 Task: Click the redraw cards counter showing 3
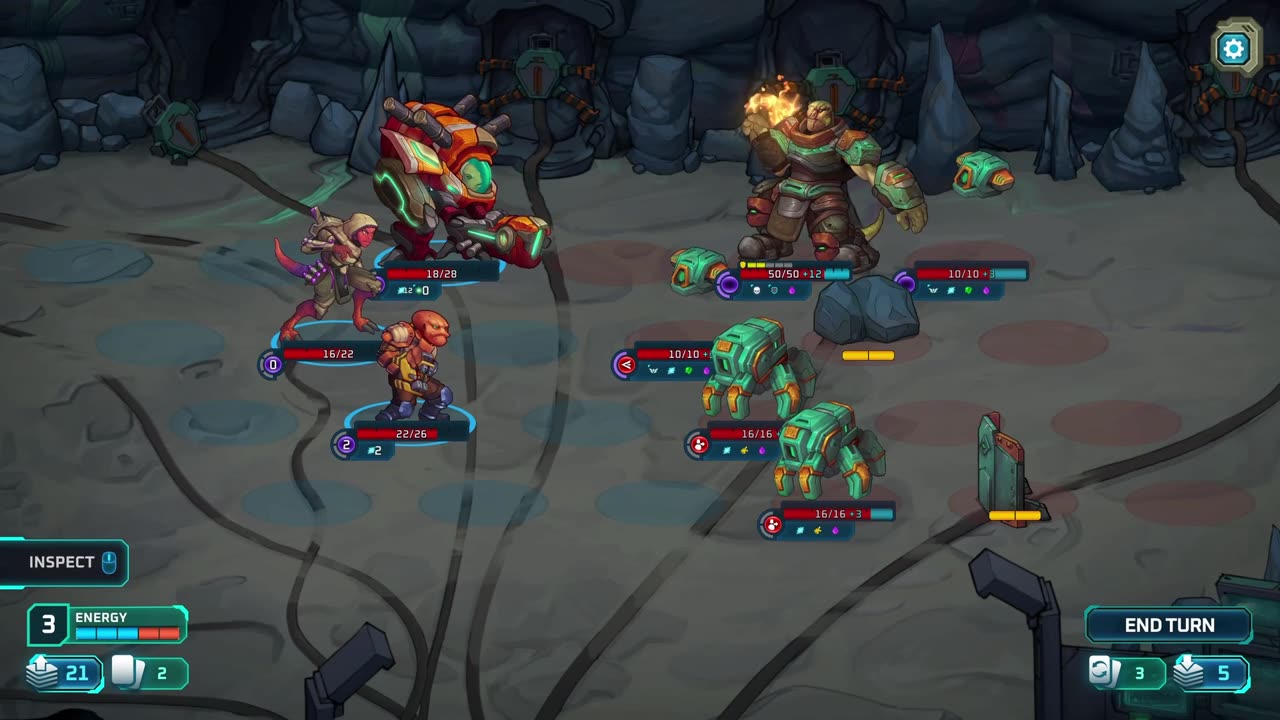1127,673
